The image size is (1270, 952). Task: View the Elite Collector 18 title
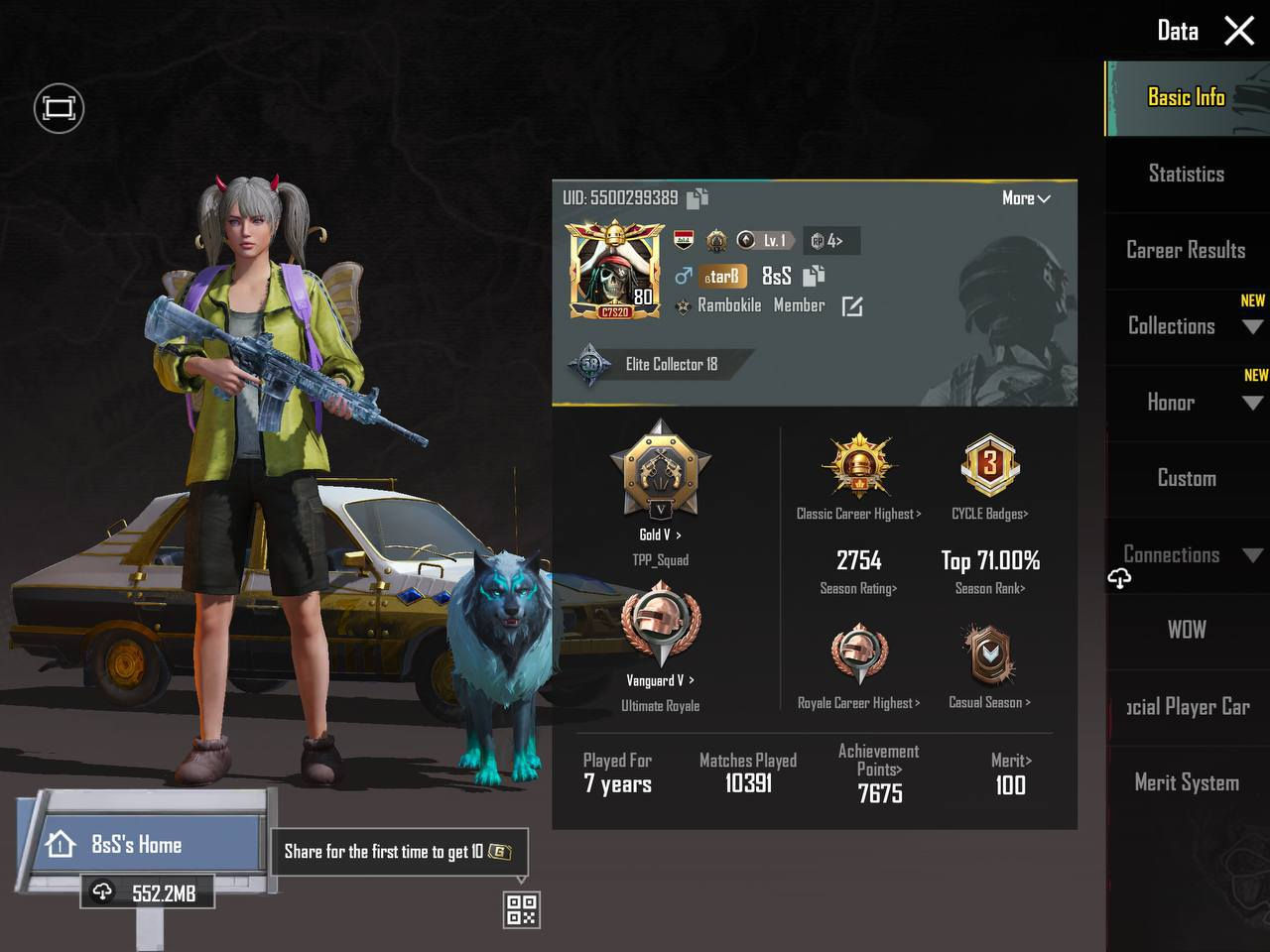[x=670, y=365]
